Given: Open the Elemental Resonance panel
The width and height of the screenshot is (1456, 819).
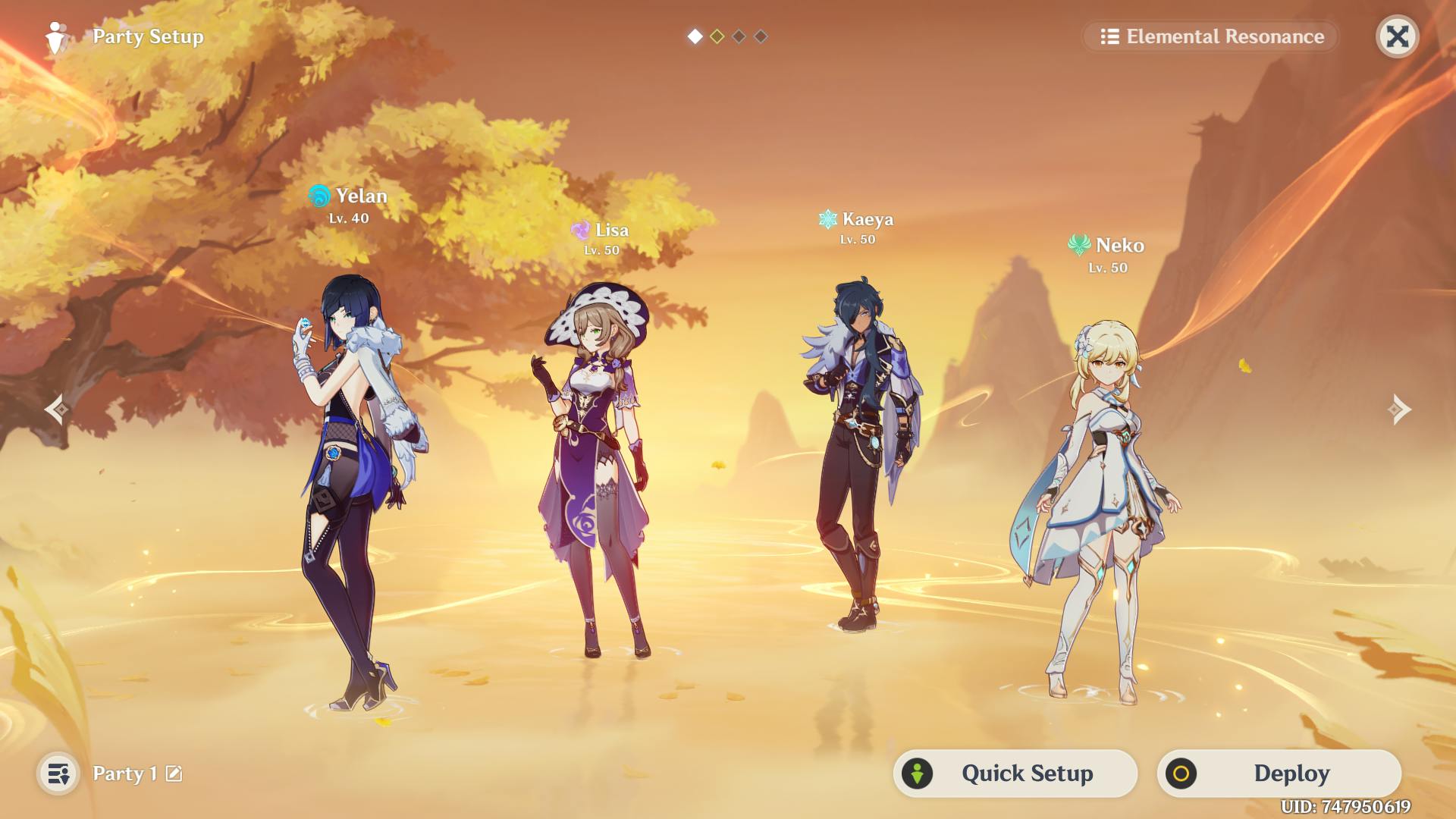Looking at the screenshot, I should pyautogui.click(x=1211, y=36).
